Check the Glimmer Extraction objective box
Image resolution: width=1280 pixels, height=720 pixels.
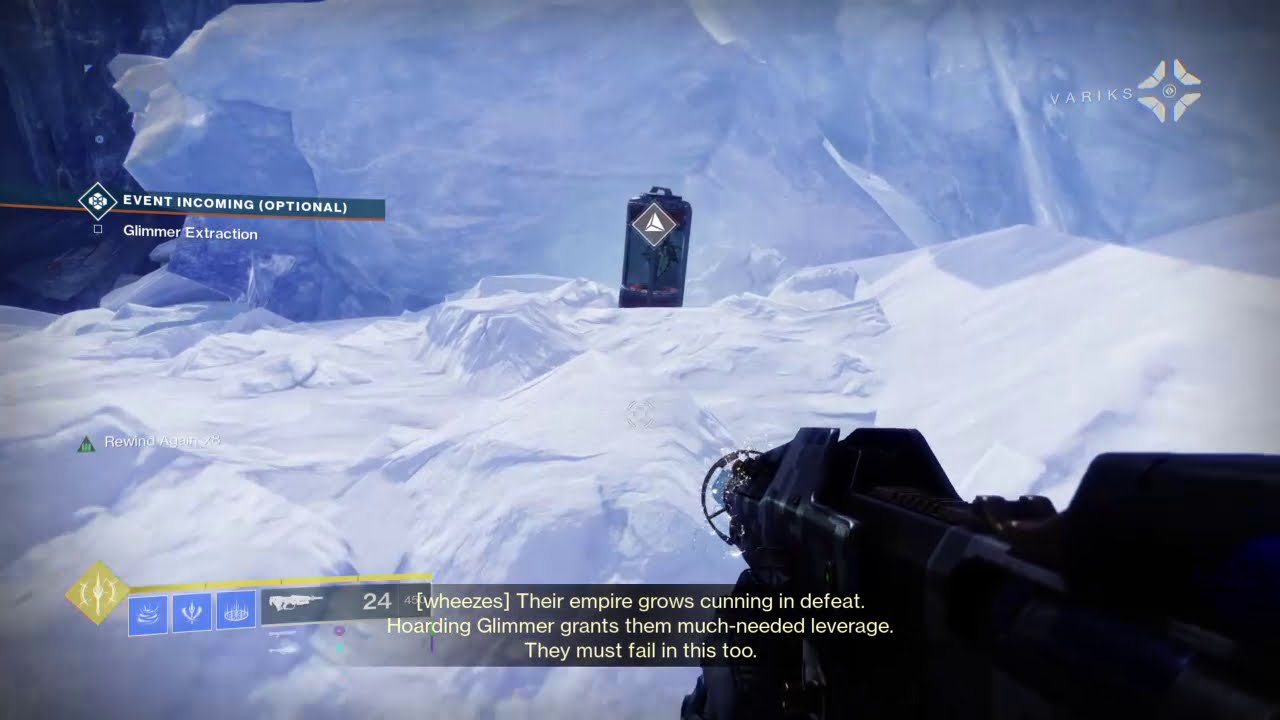point(98,229)
